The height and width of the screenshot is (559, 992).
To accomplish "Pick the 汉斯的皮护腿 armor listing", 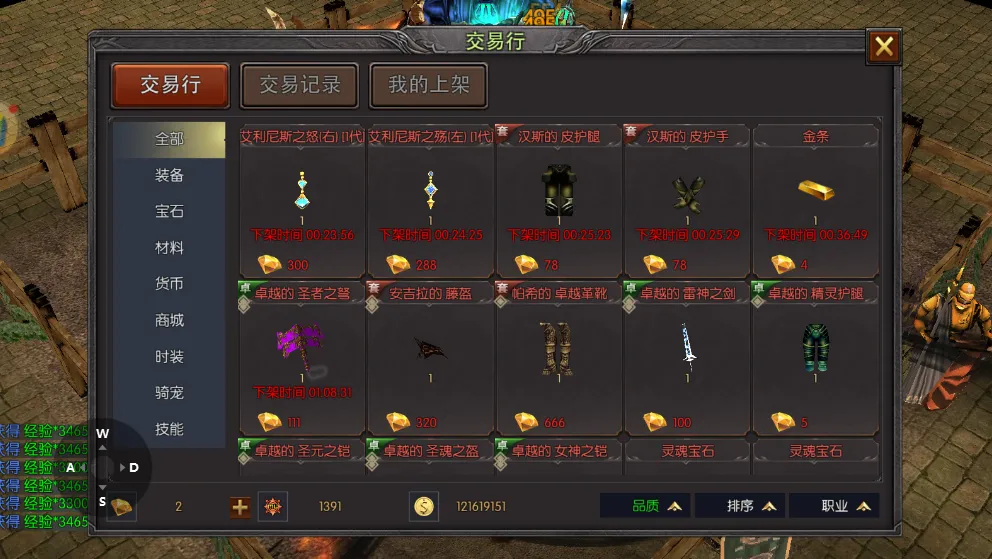I will (x=559, y=200).
